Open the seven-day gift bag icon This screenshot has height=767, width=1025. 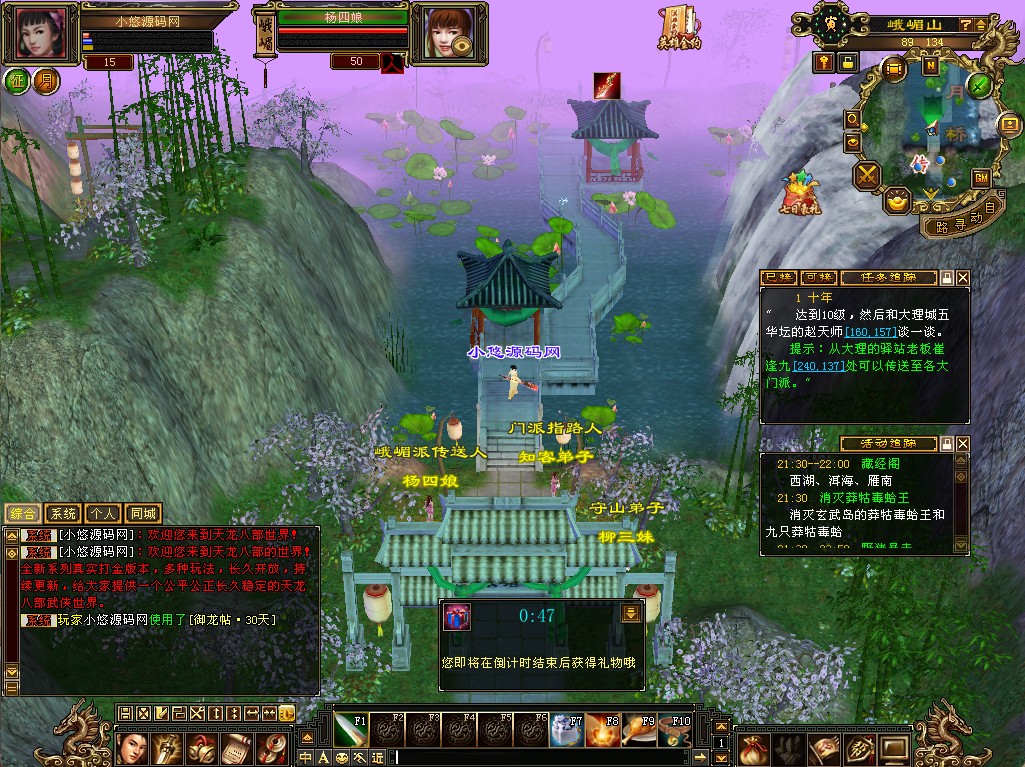click(800, 191)
